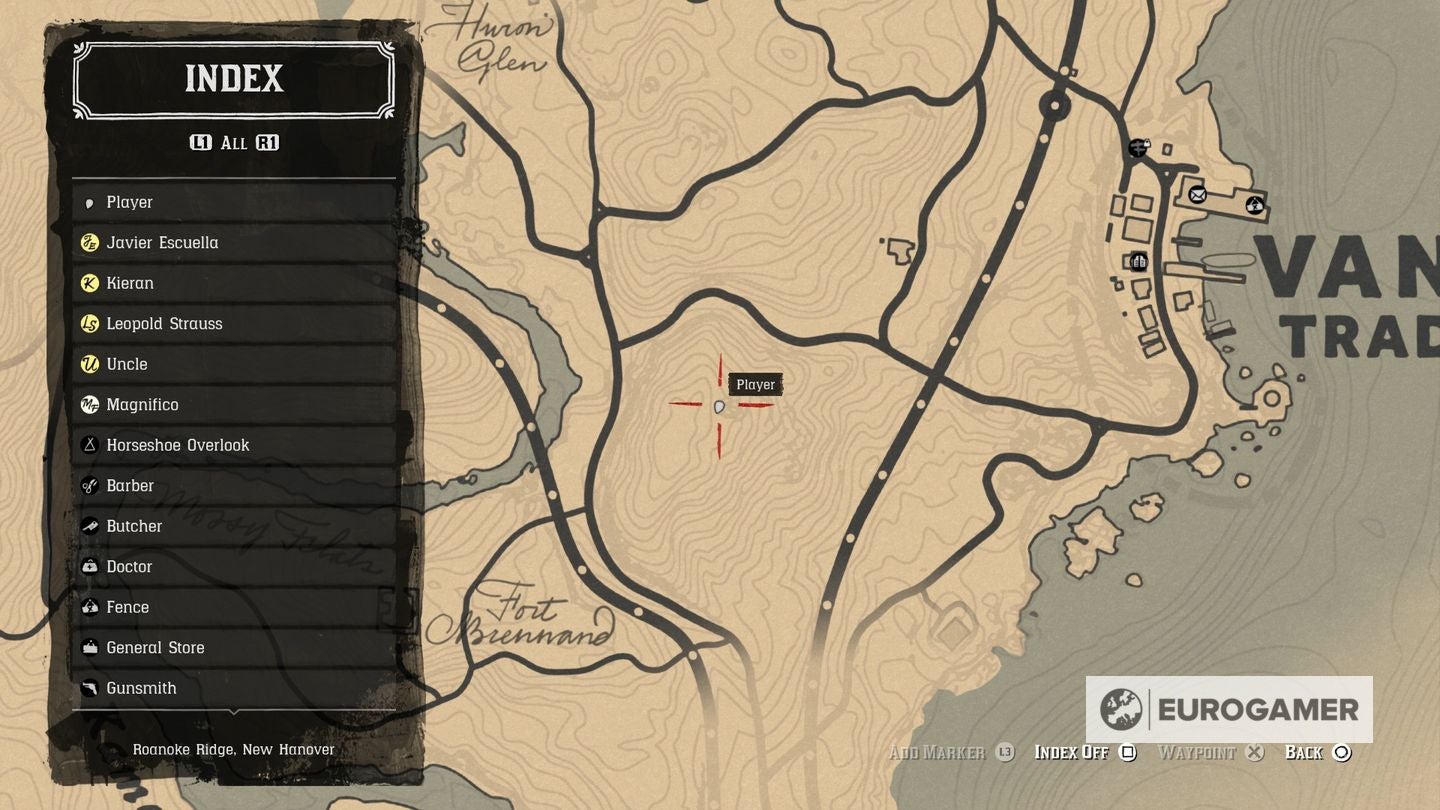
Task: Select the Player marker on the map
Action: tap(719, 406)
